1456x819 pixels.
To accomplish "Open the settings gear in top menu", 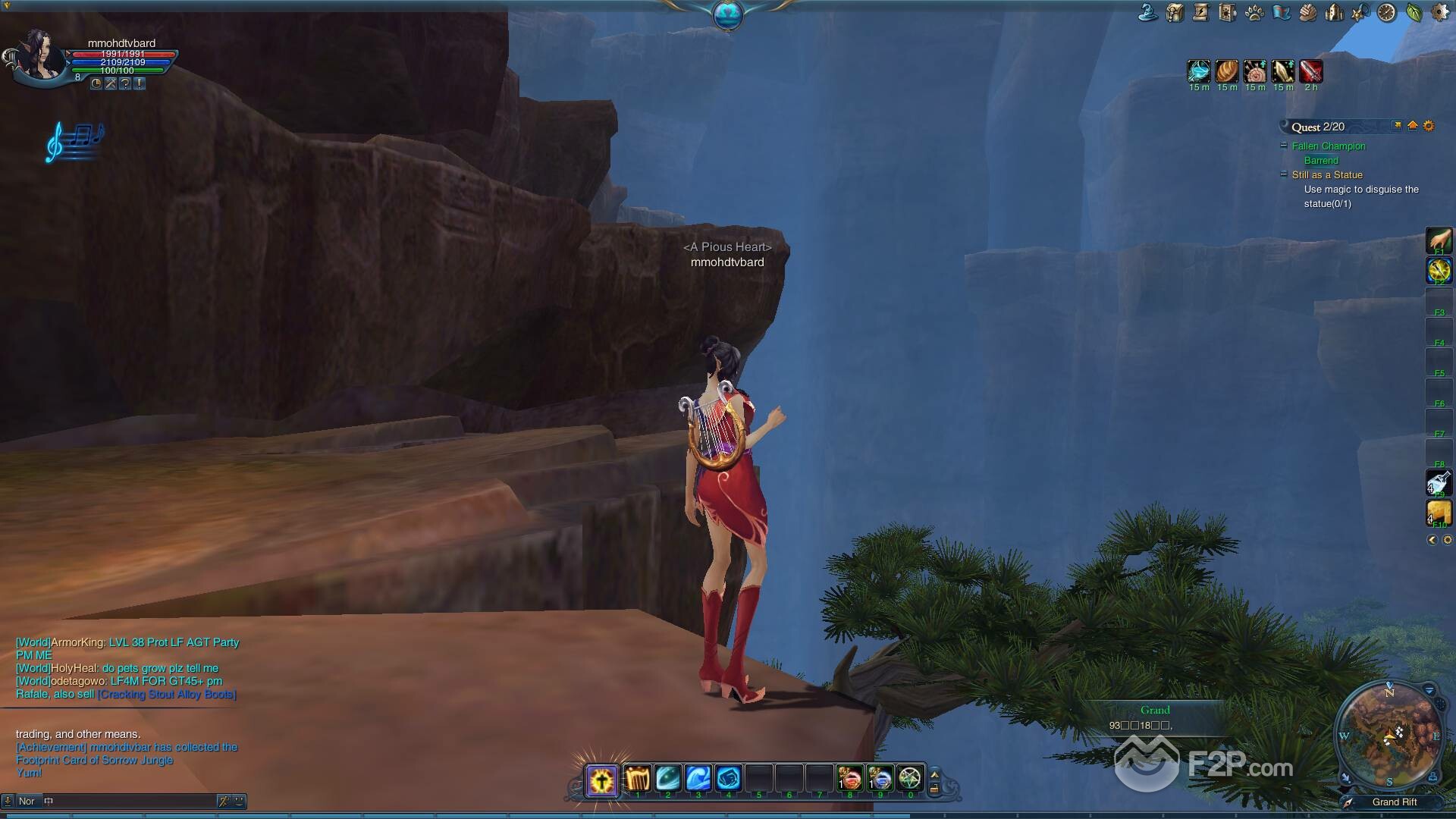I will point(1439,12).
